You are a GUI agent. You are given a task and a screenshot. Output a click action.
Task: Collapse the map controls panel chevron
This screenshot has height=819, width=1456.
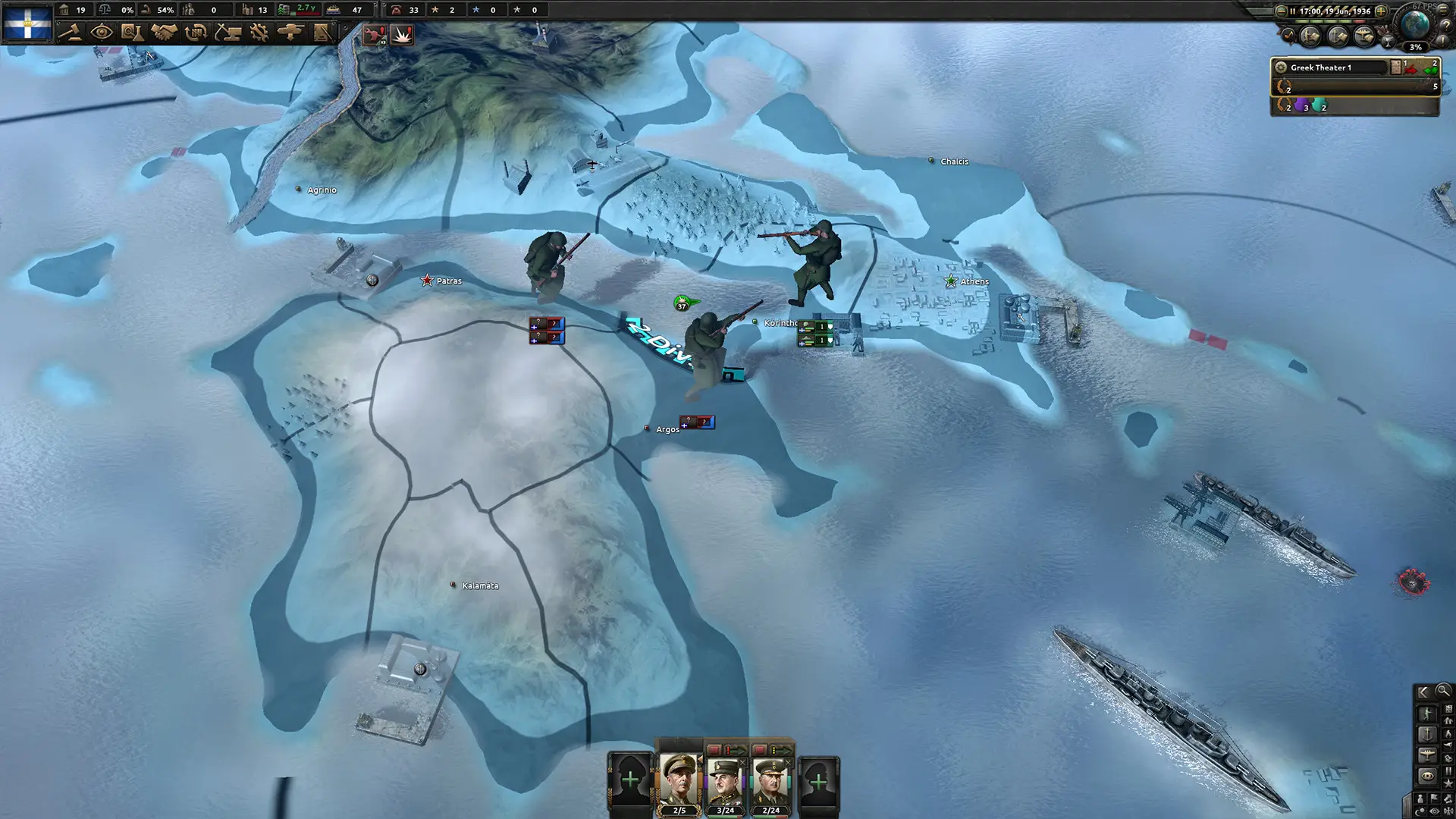pyautogui.click(x=1423, y=691)
